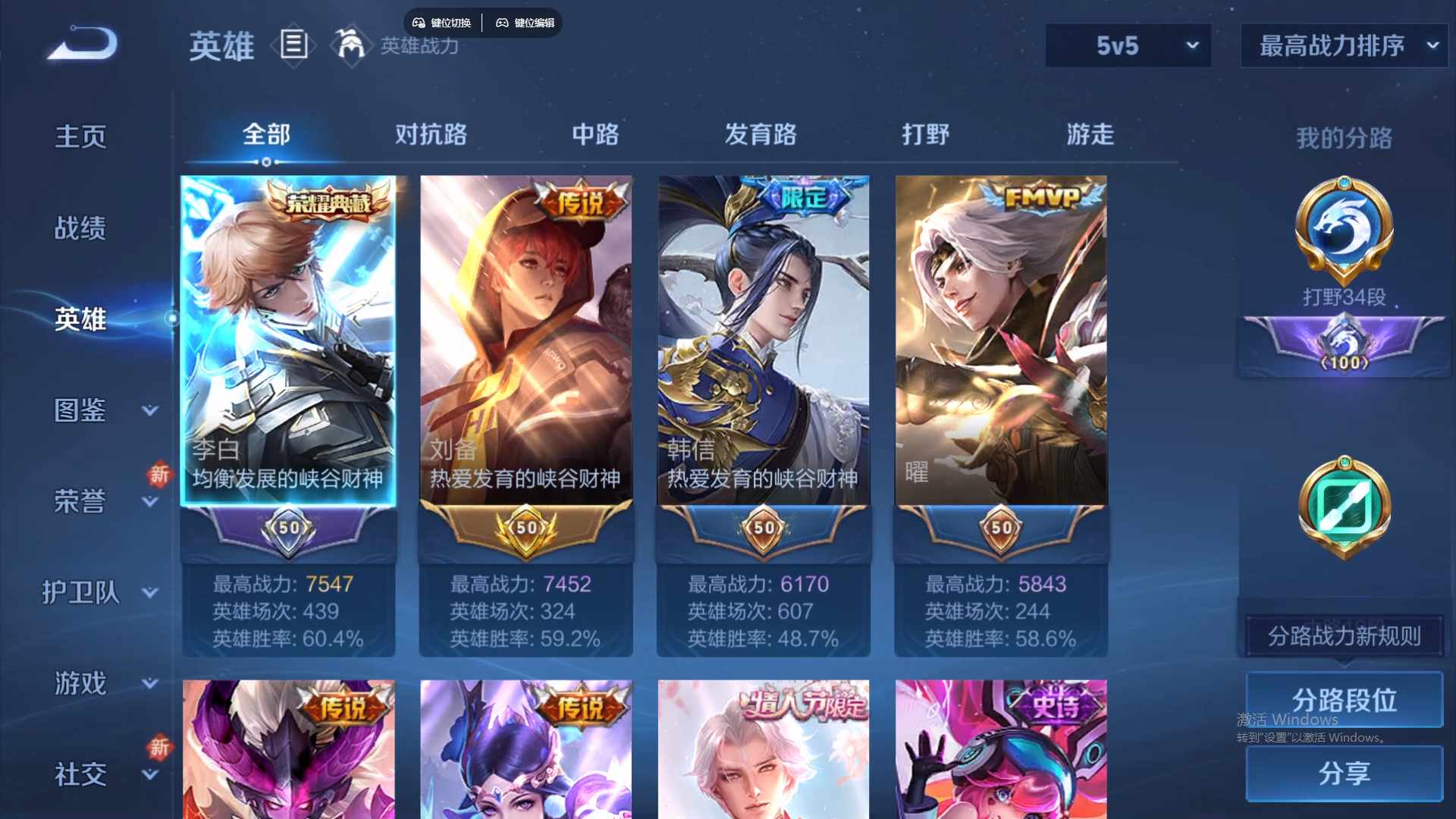Click the gamepad icon on 键位切换
This screenshot has height=819, width=1456.
pyautogui.click(x=418, y=23)
